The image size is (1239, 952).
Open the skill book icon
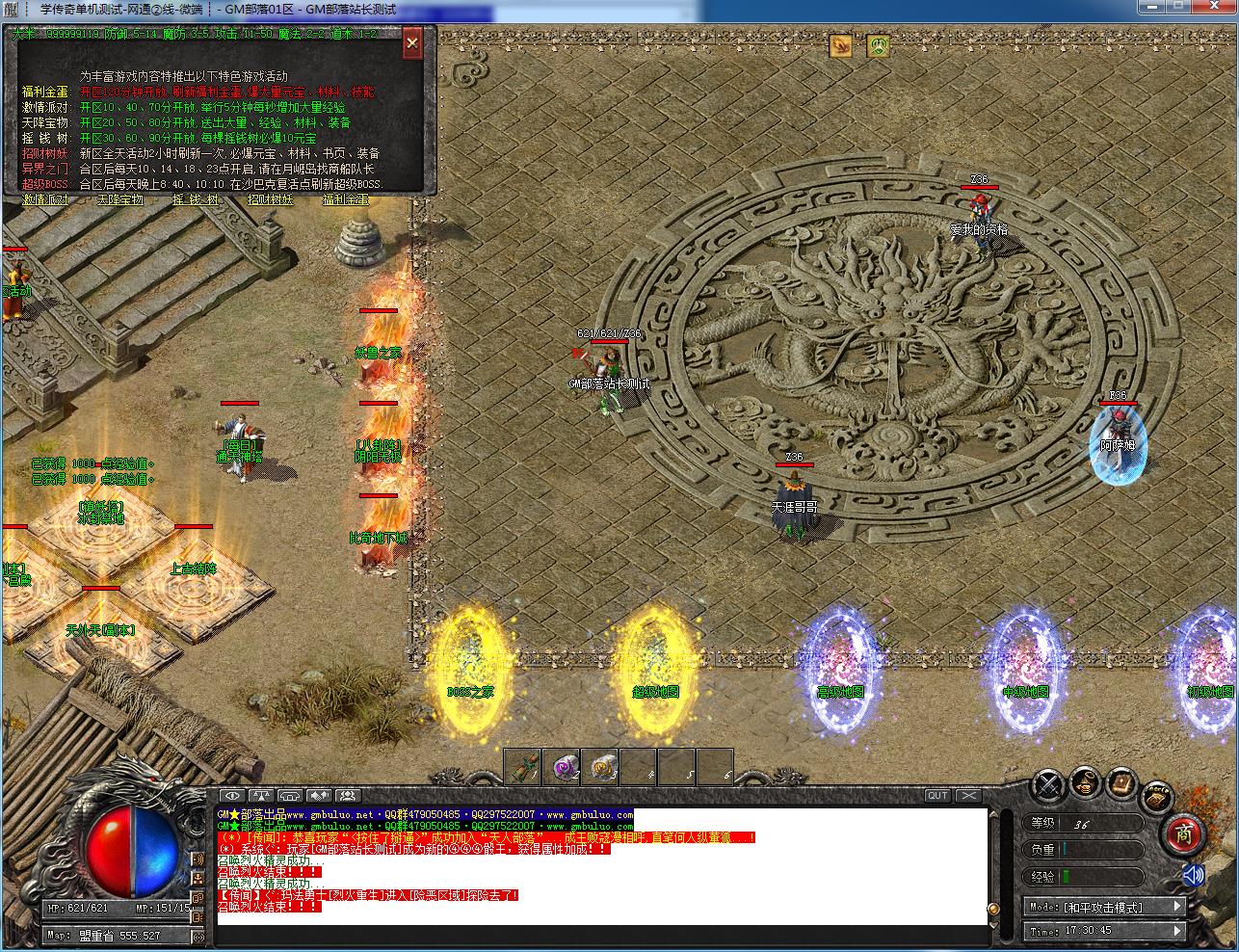(1120, 782)
